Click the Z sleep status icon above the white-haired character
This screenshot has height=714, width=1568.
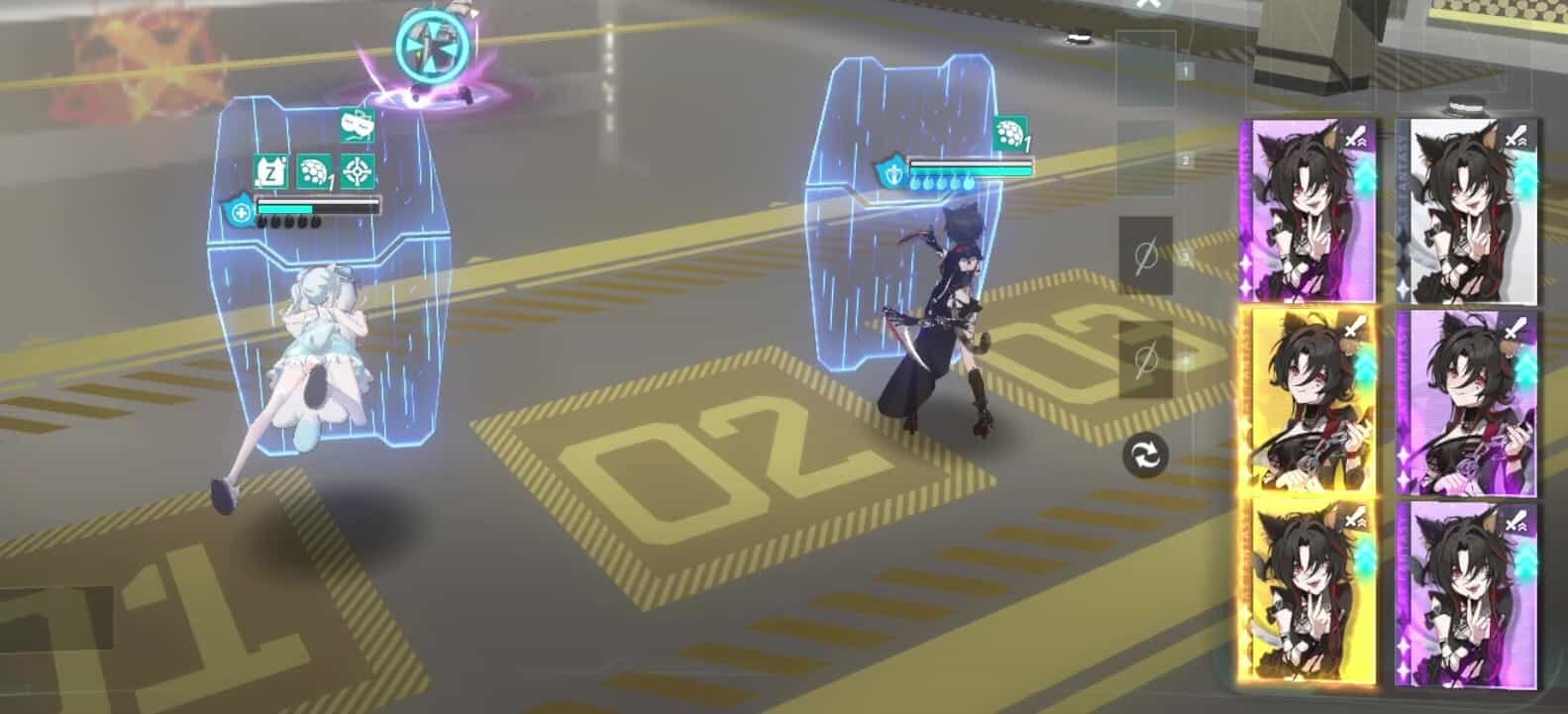[271, 171]
